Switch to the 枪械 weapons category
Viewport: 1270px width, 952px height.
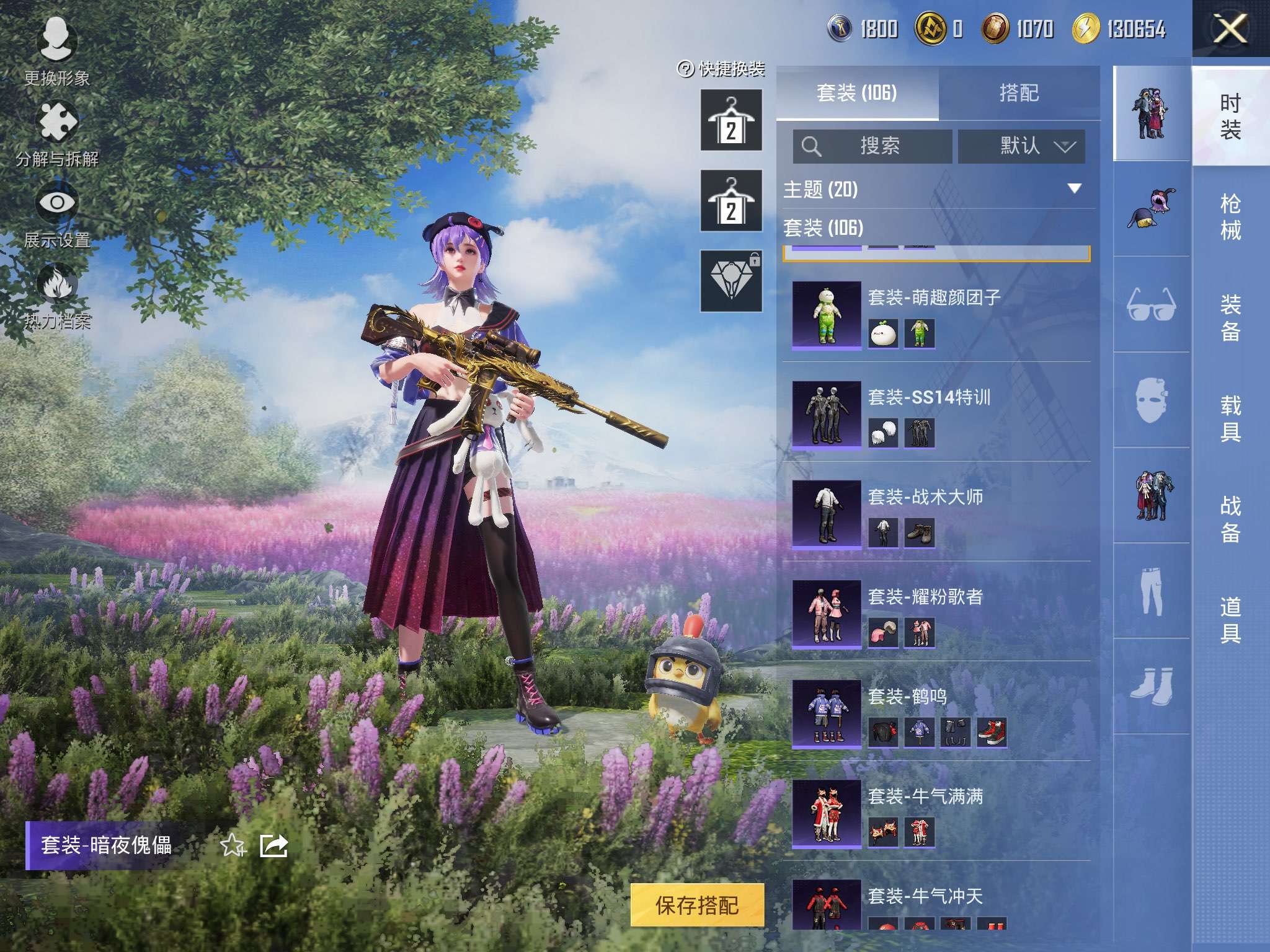1230,217
